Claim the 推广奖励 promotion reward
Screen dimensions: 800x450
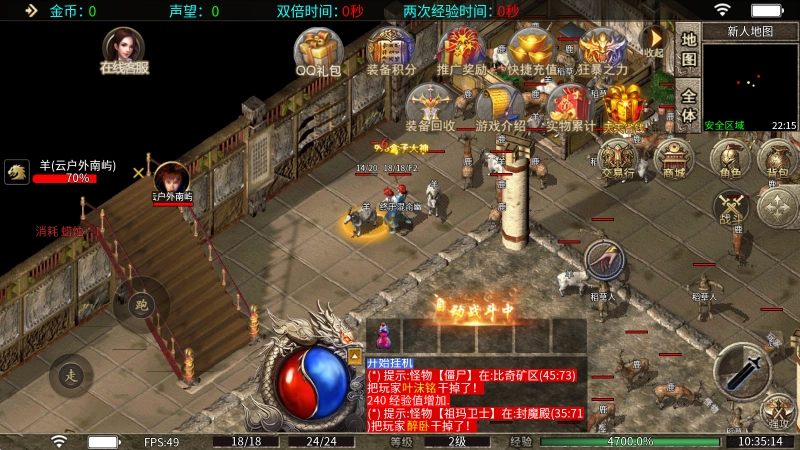(x=462, y=50)
